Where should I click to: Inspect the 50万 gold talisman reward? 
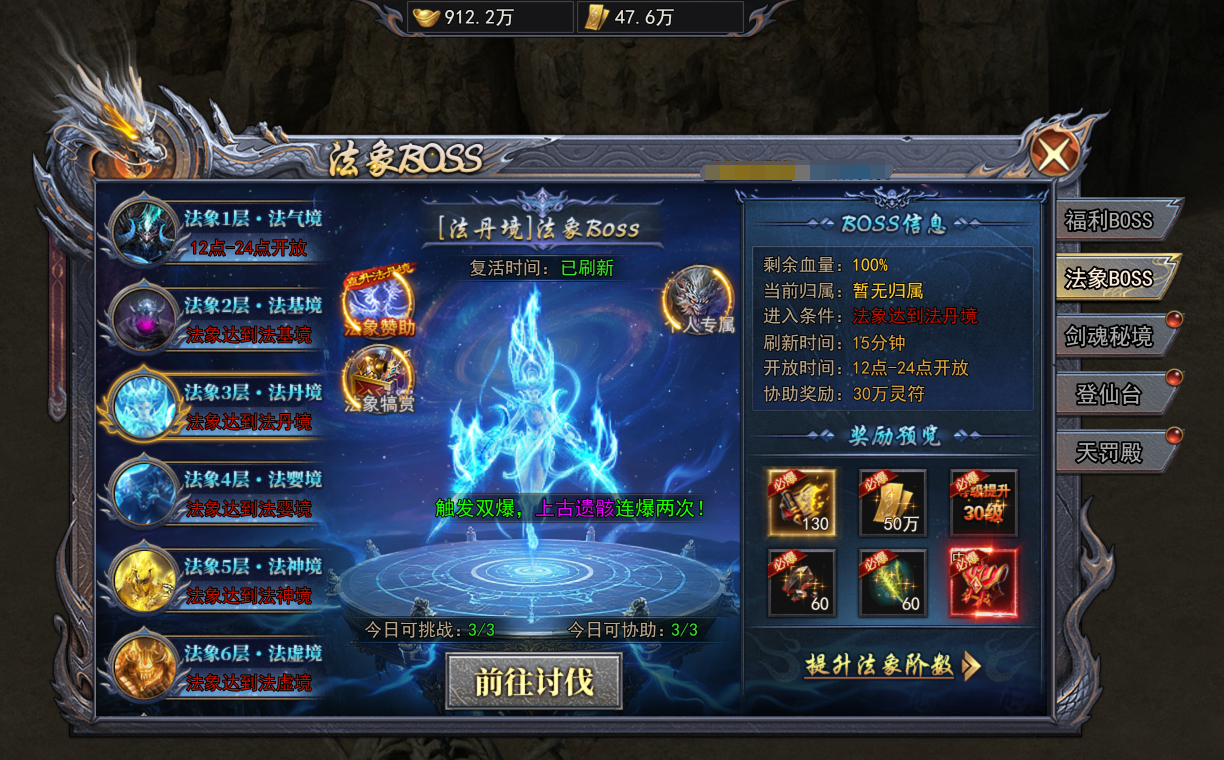coord(892,502)
